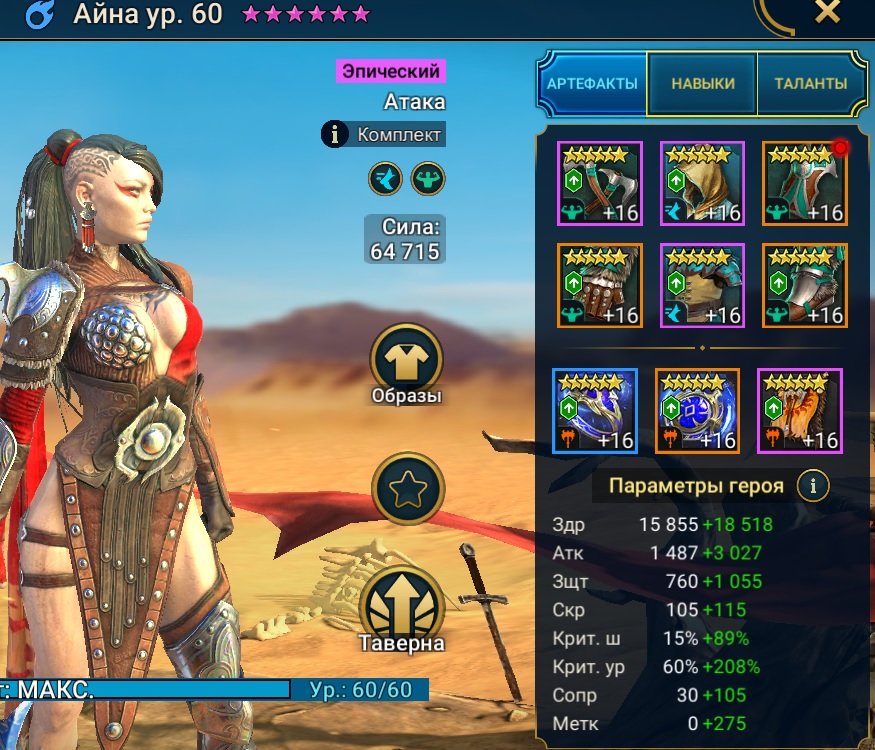Inspect the blue-bordered ring accessory
Screen dimensions: 875x750
595,411
